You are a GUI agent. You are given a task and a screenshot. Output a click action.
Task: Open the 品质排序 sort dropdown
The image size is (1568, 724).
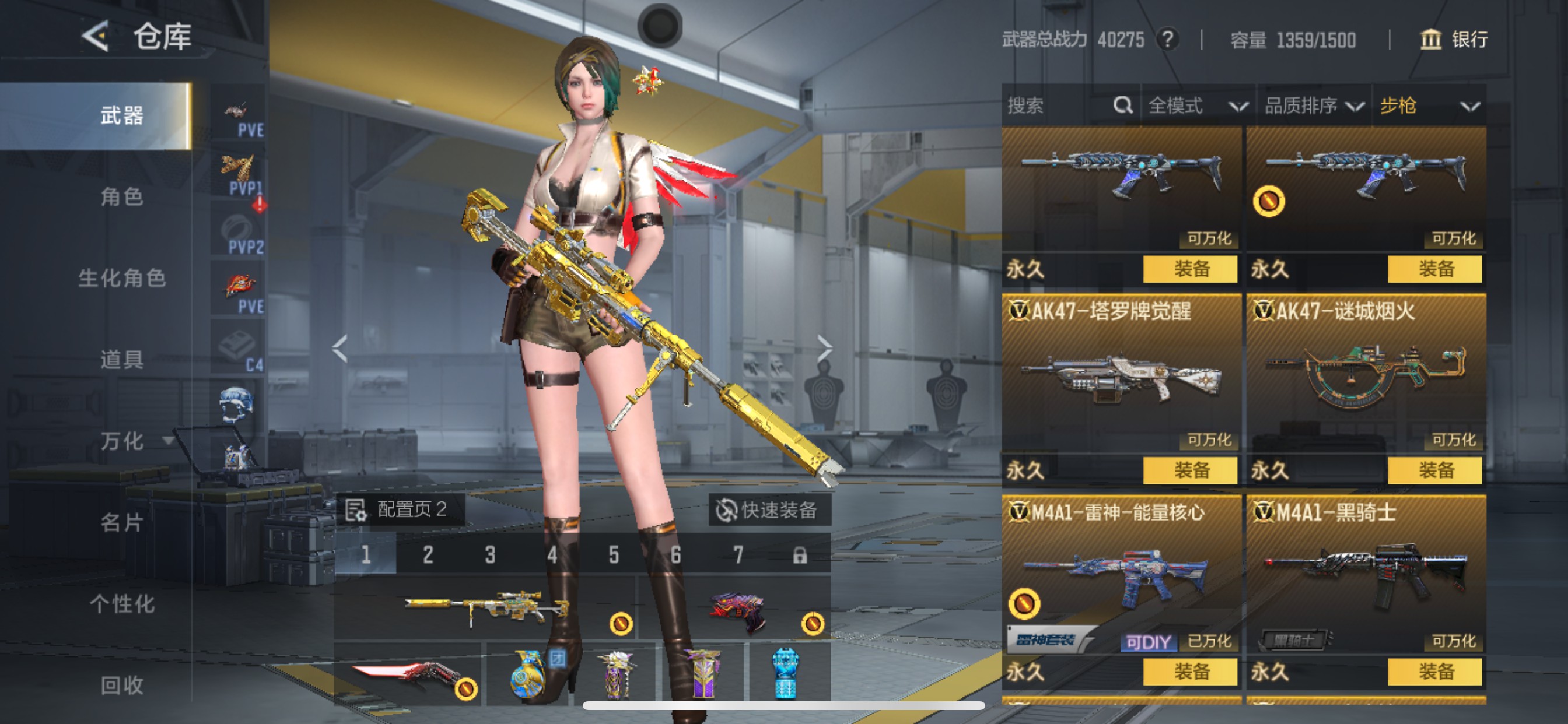(x=1313, y=106)
